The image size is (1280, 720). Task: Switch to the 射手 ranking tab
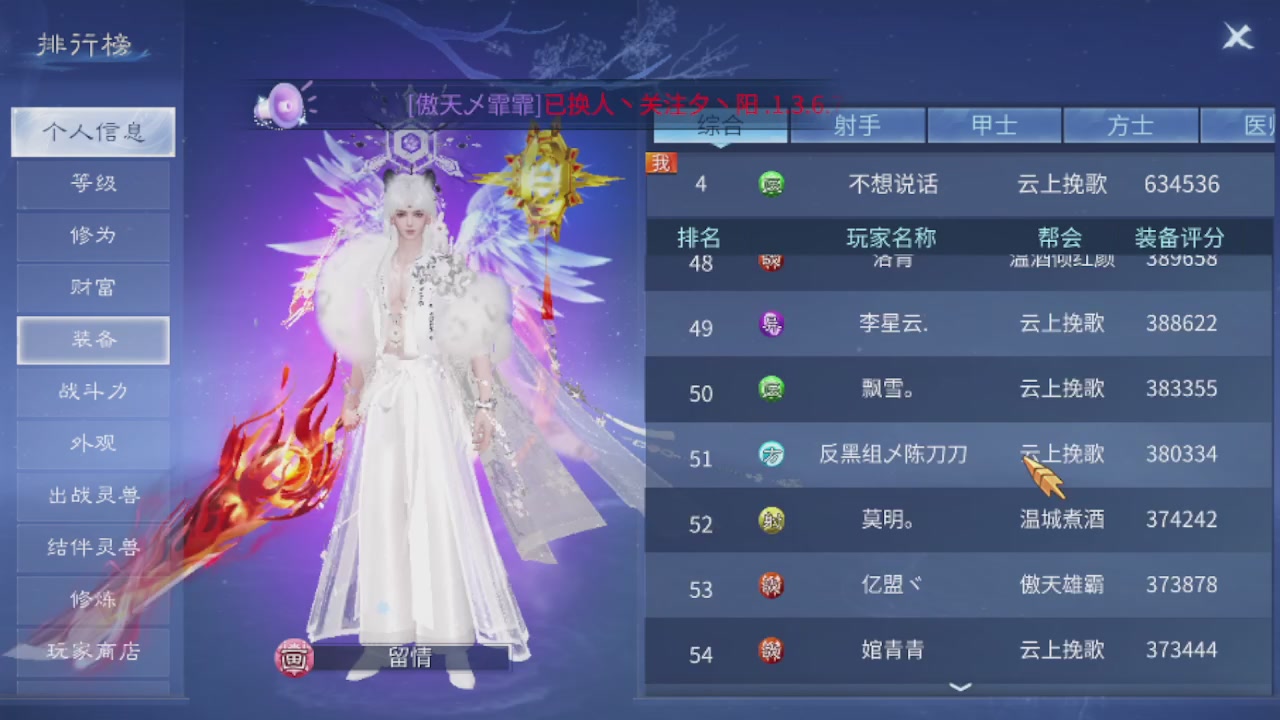[858, 125]
